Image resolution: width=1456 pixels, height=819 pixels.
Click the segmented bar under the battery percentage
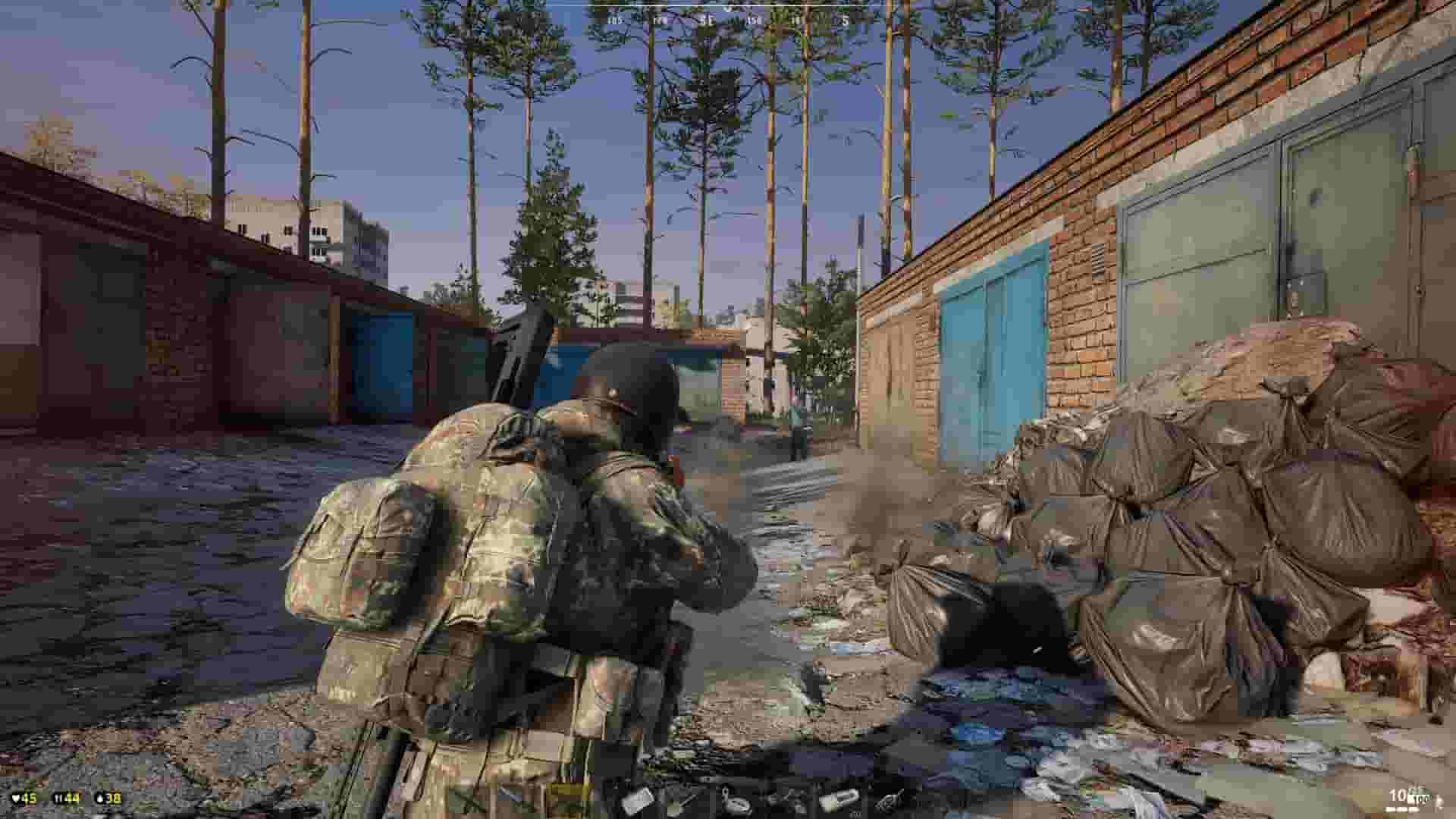click(1401, 811)
